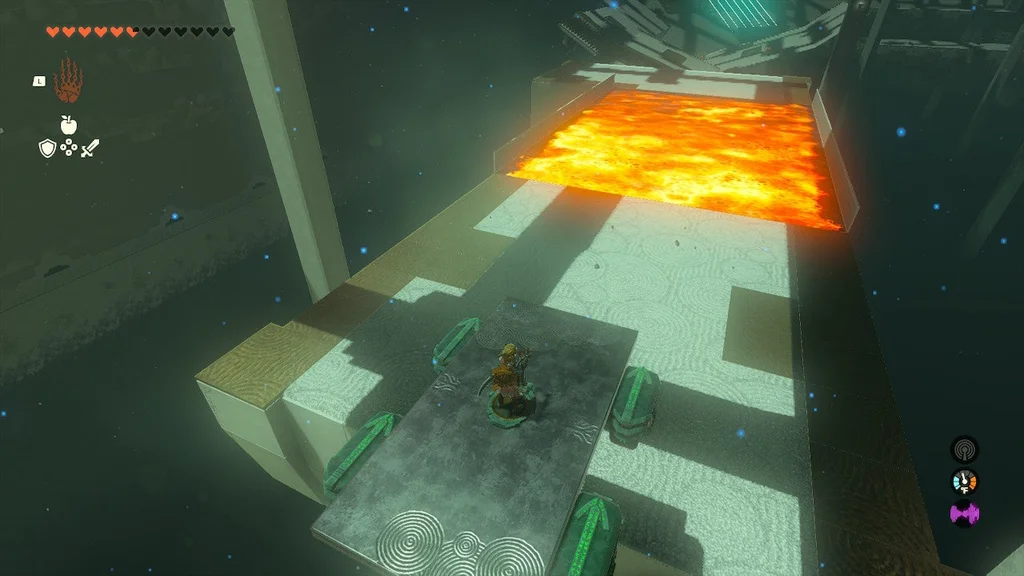Click the Sheikah sensor signal icon
This screenshot has height=576, width=1024.
coord(964,449)
